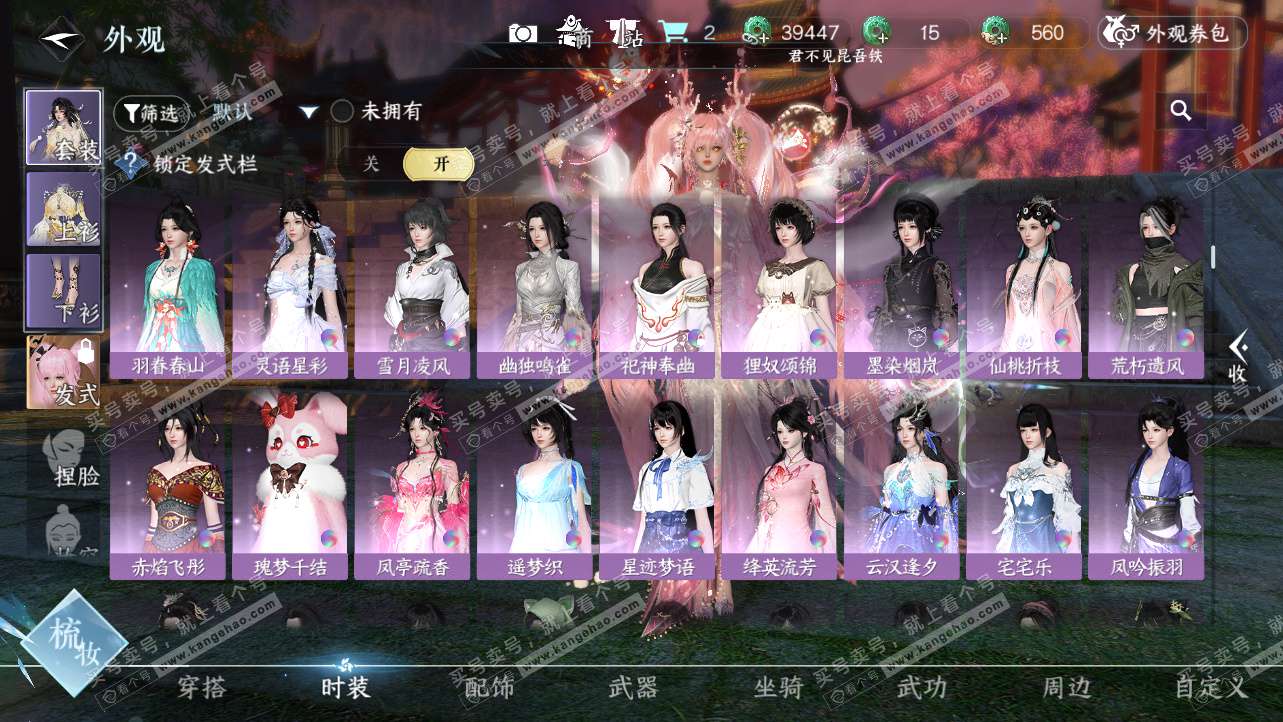Switch hairstyle lock toggle to 关
The height and width of the screenshot is (722, 1283).
[371, 164]
